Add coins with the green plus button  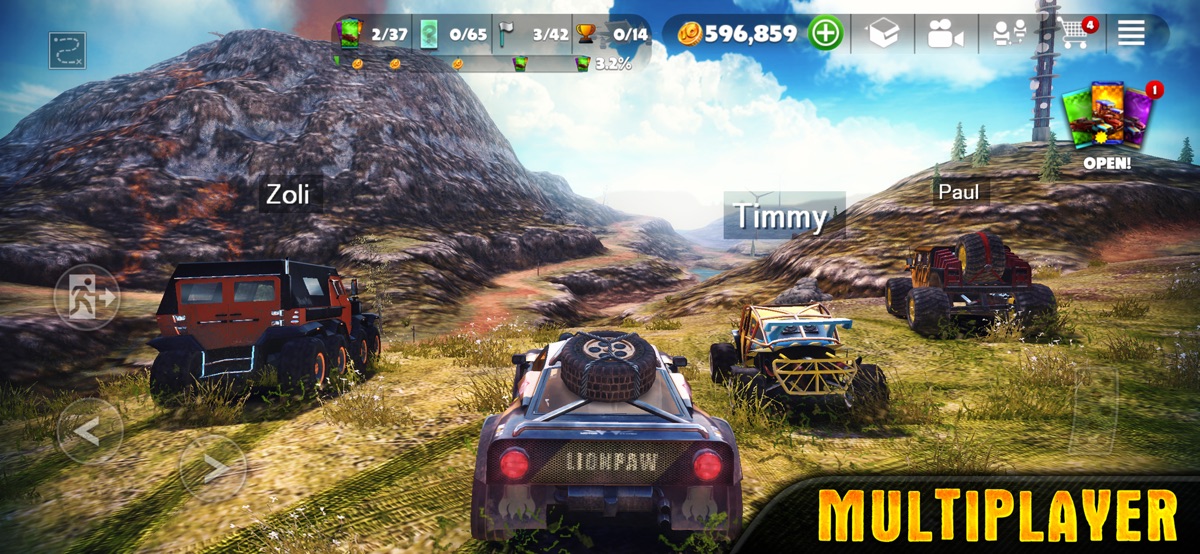(x=826, y=34)
